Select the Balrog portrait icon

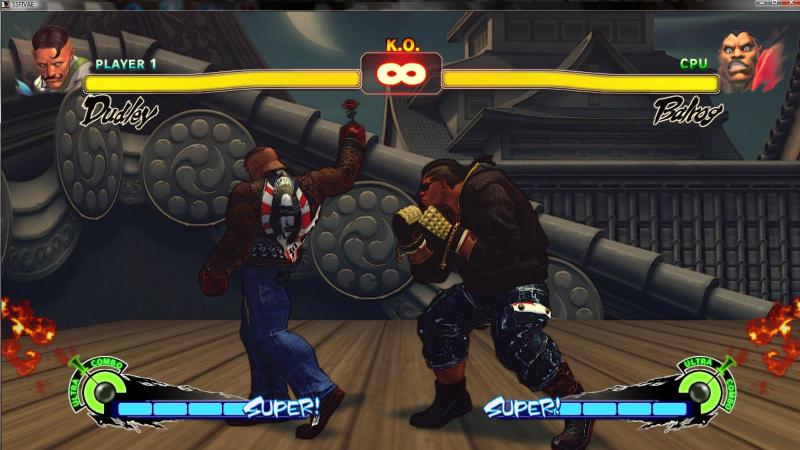[745, 62]
